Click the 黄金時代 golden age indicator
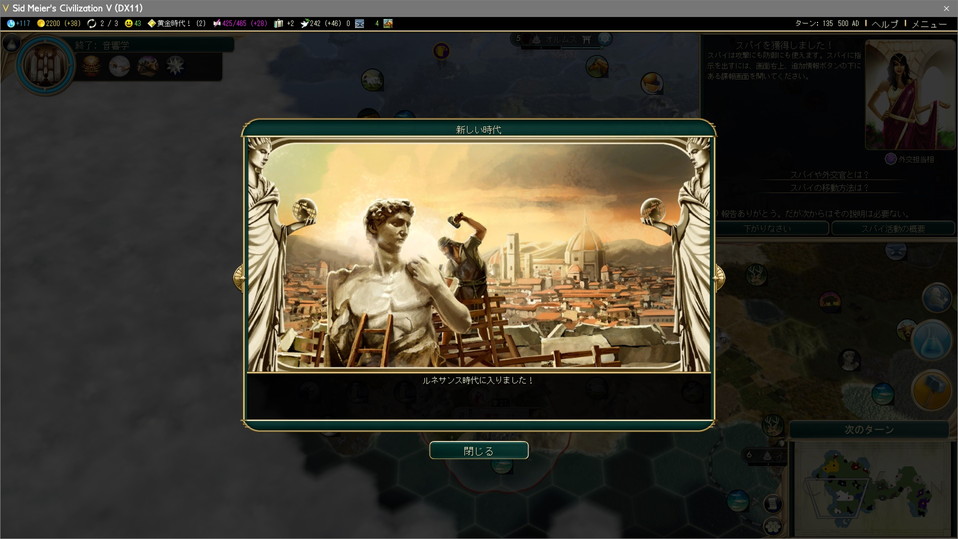This screenshot has width=958, height=539. pos(175,23)
